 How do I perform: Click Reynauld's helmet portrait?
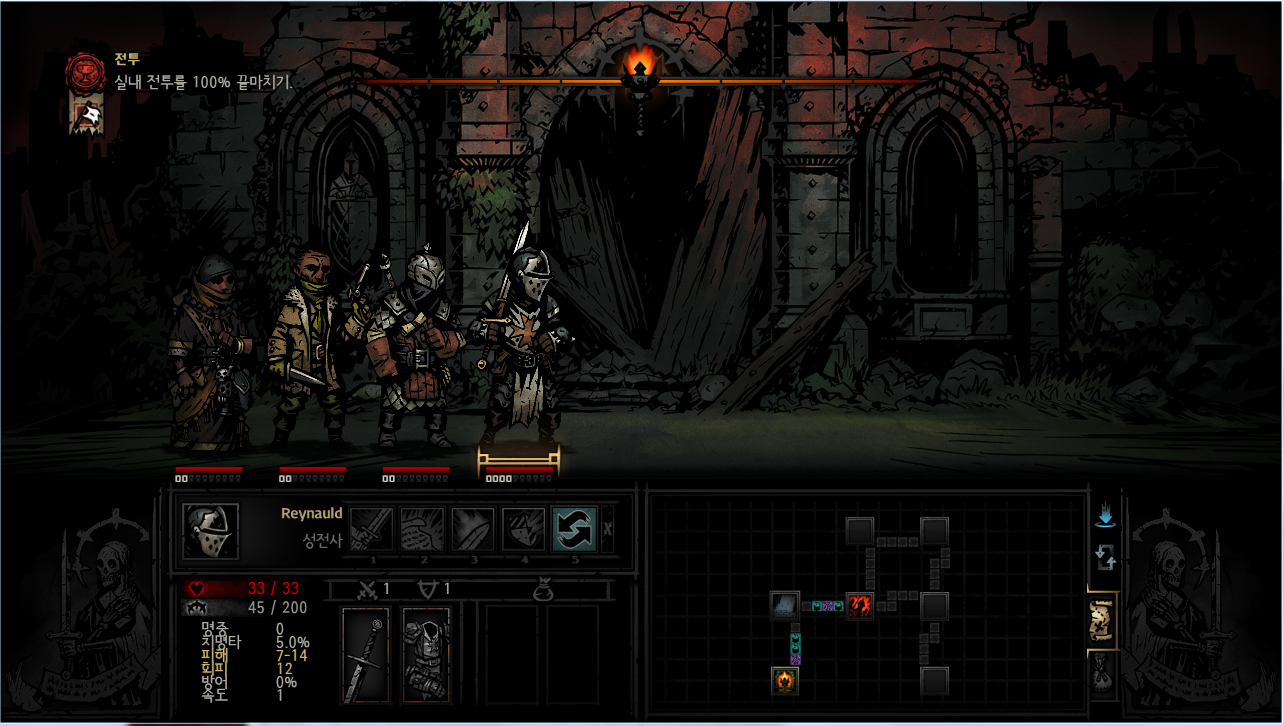click(211, 531)
